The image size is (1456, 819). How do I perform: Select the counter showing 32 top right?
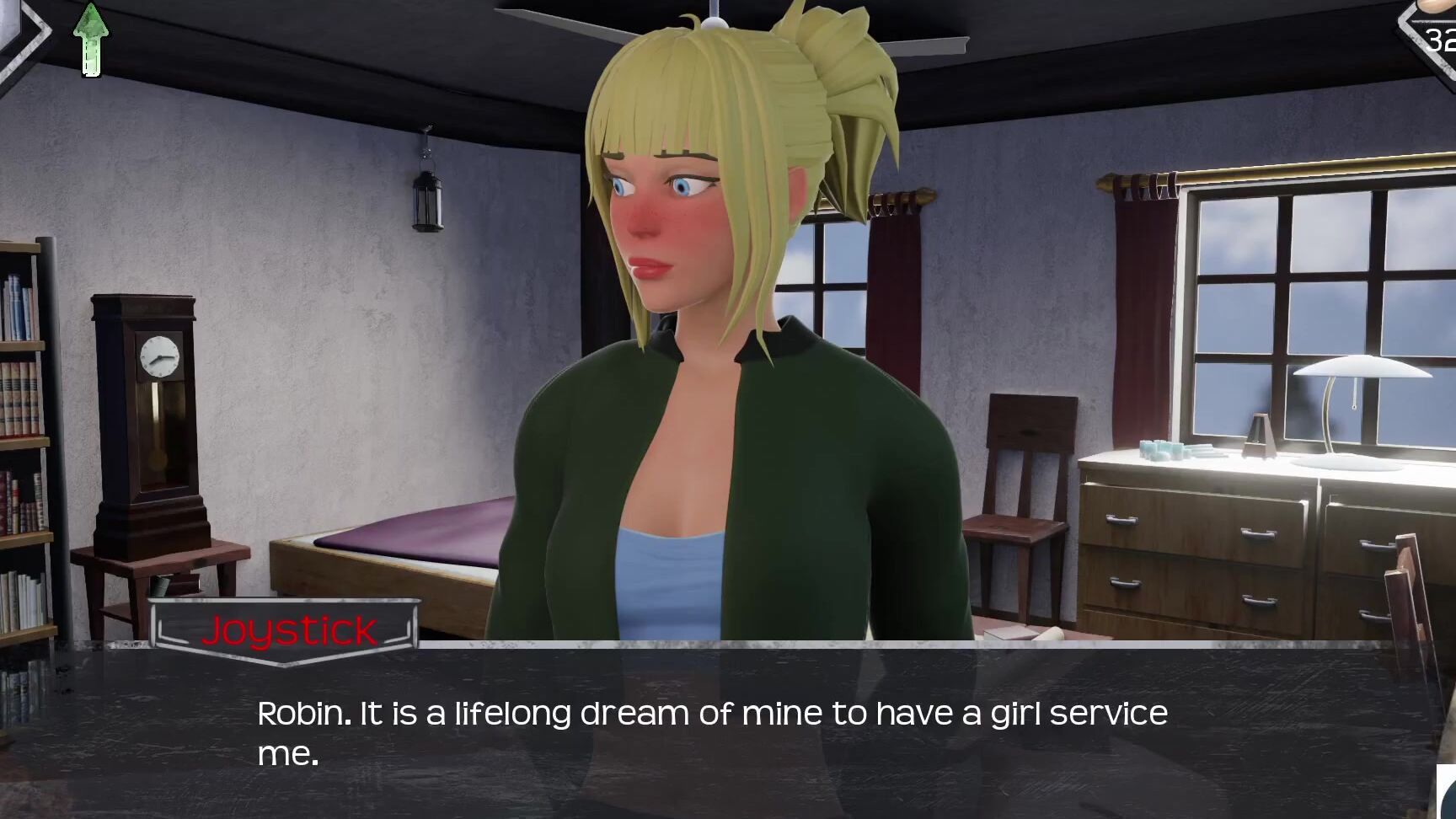1437,37
